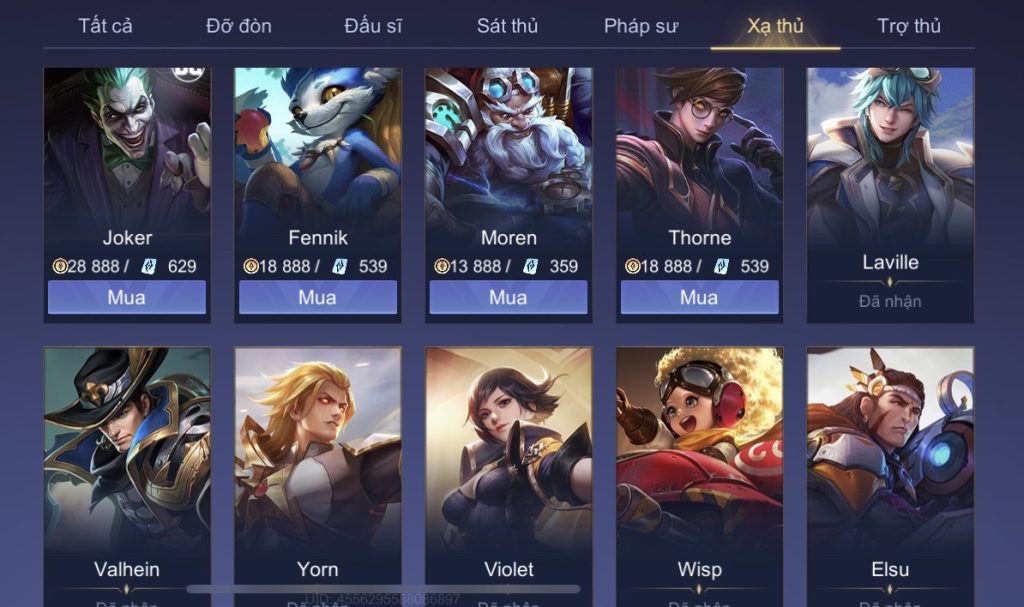Screen dimensions: 1024x607
Task: Switch to the Pháp sư tab
Action: coord(641,26)
